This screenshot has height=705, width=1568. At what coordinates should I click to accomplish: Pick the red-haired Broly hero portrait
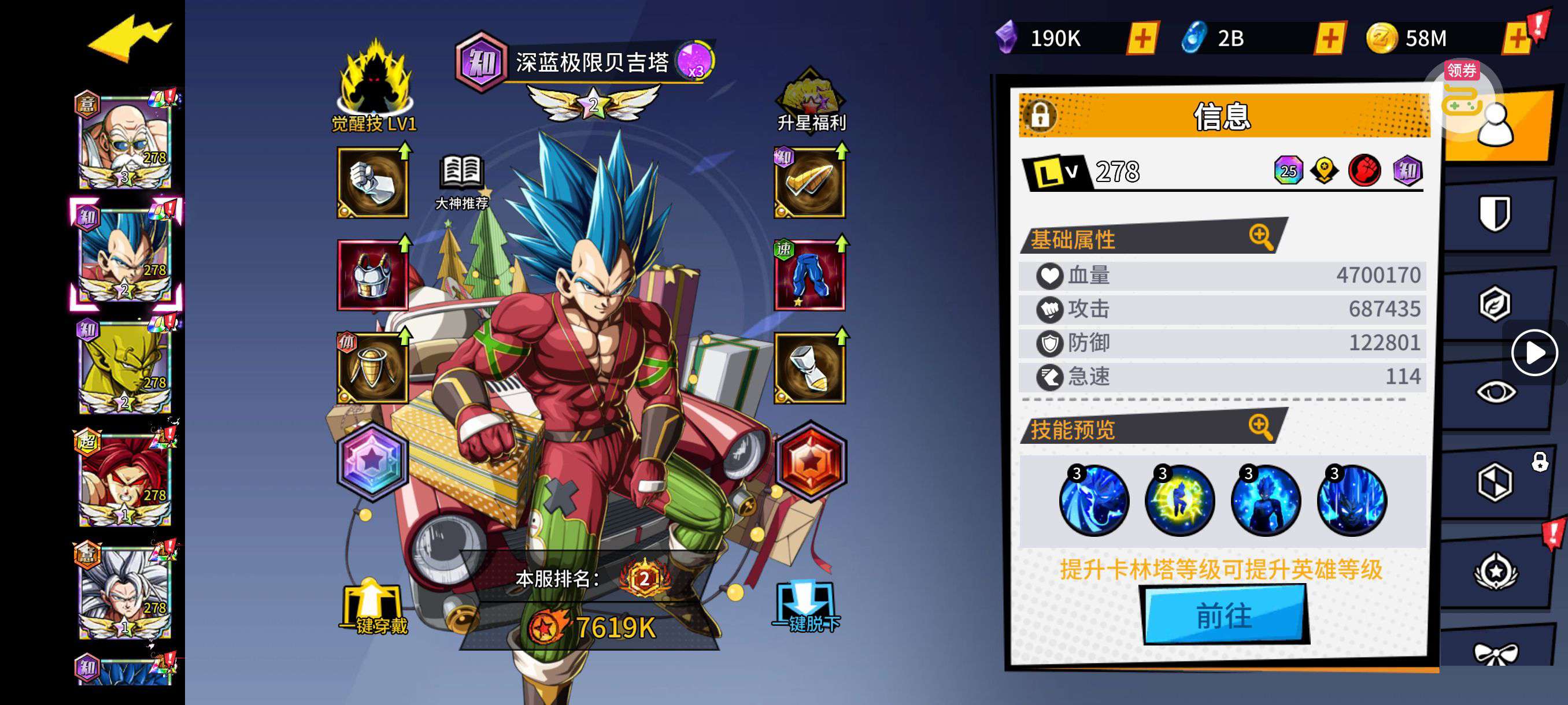pyautogui.click(x=125, y=479)
